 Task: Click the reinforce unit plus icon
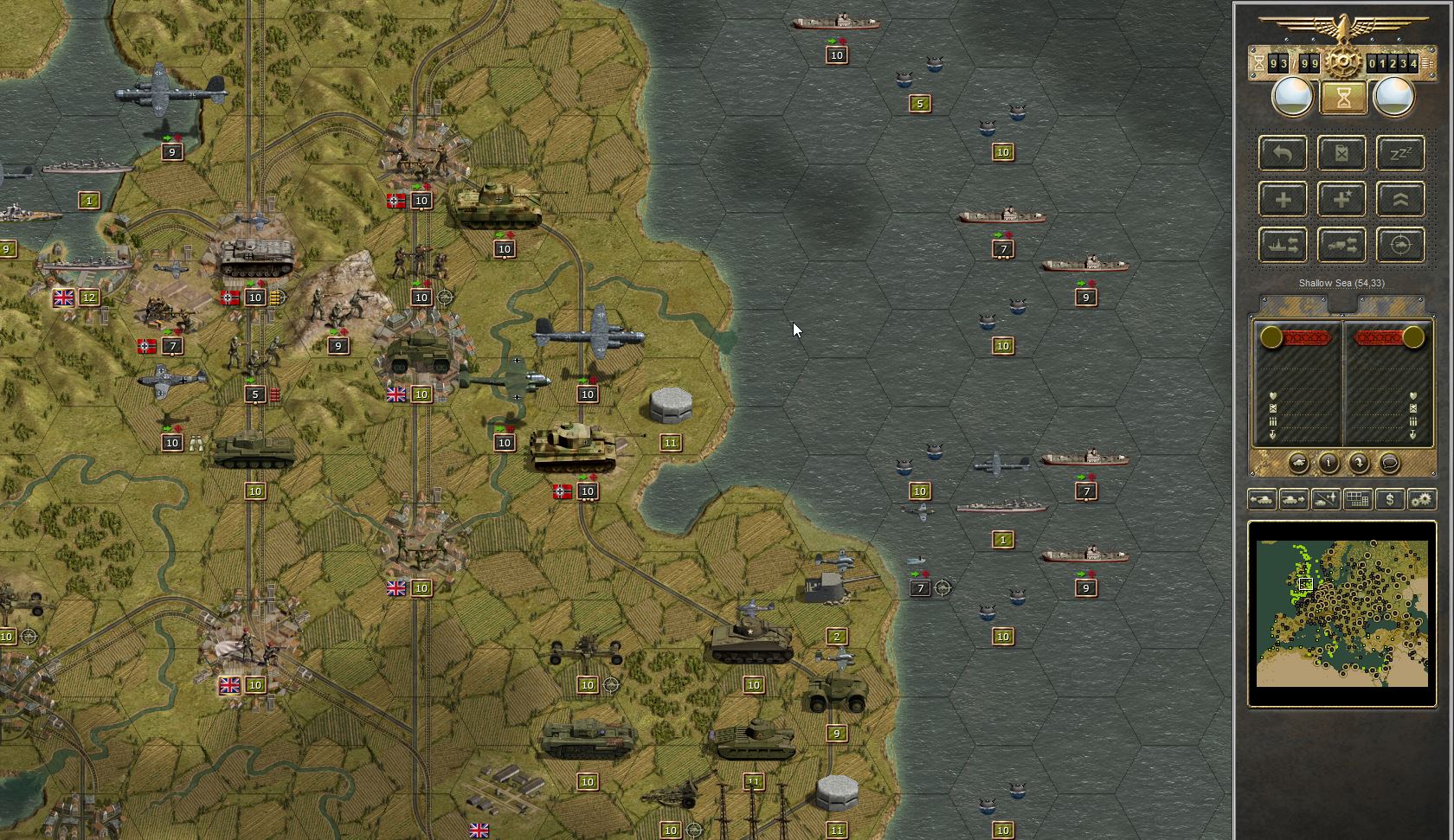1284,199
